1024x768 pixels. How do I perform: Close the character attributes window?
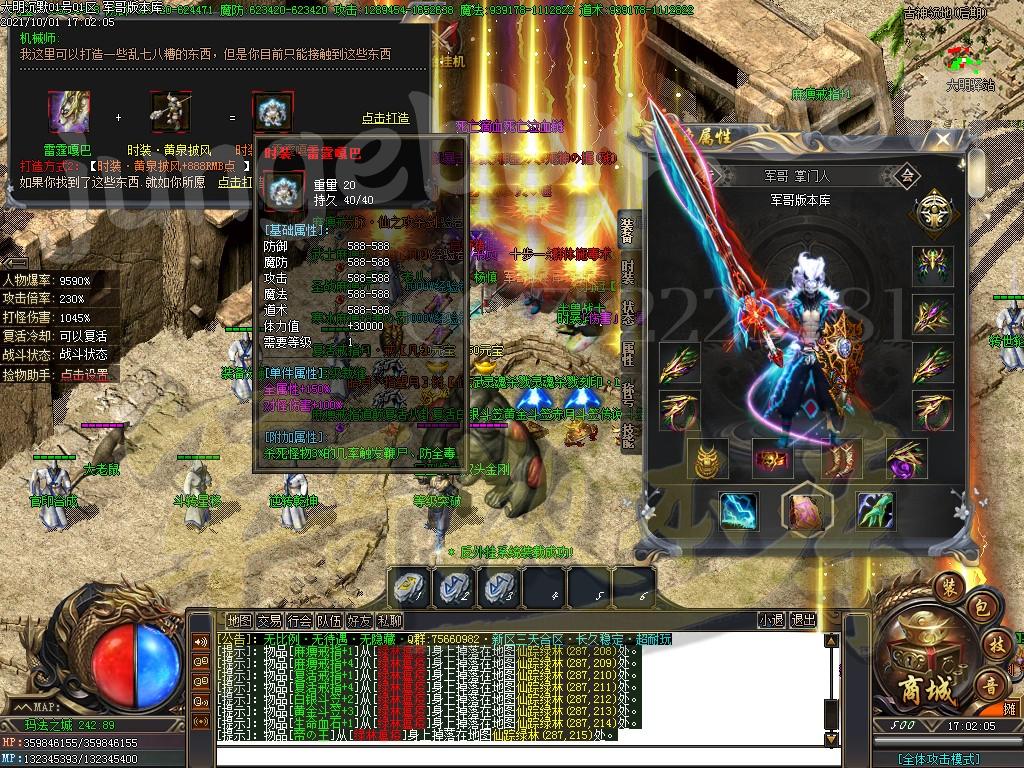[x=943, y=140]
